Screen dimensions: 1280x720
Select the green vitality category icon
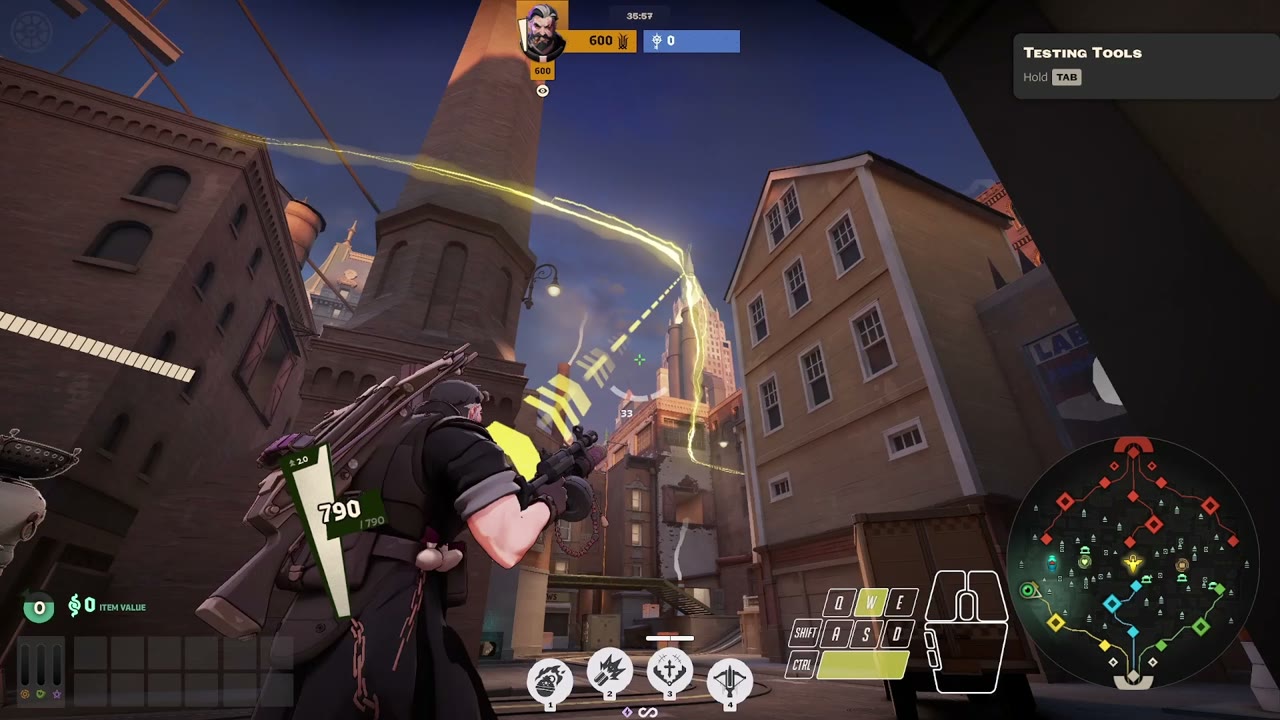pyautogui.click(x=40, y=693)
